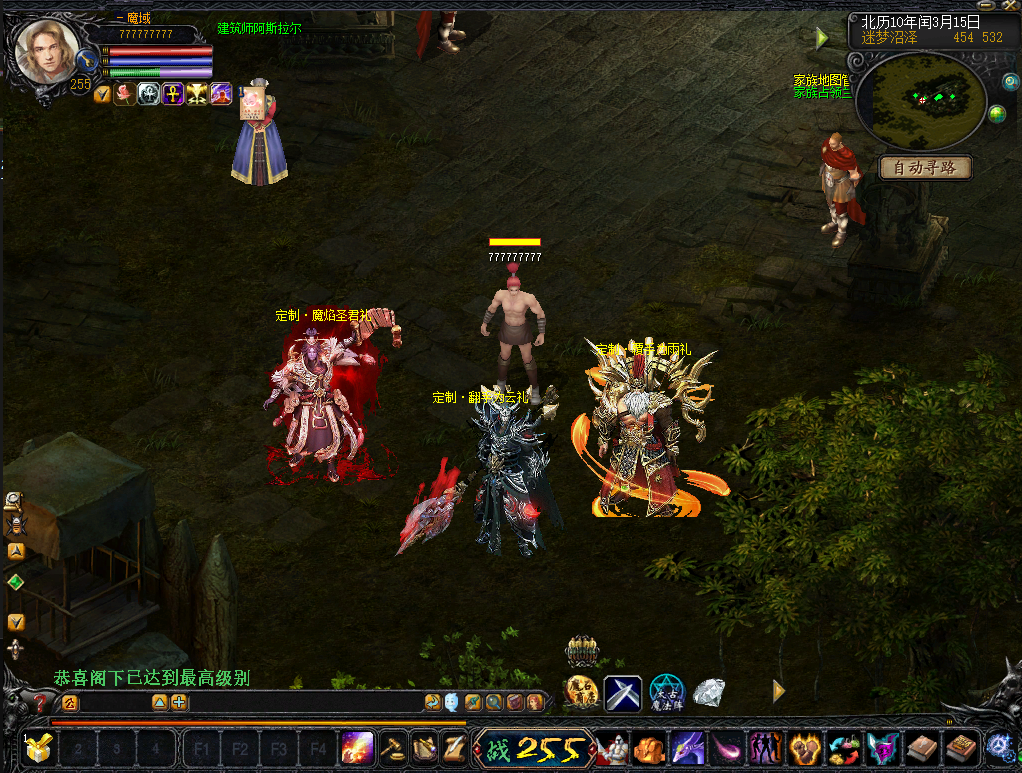Screen dimensions: 1022x773
Task: Open the oval swamp minimap
Action: pos(921,99)
